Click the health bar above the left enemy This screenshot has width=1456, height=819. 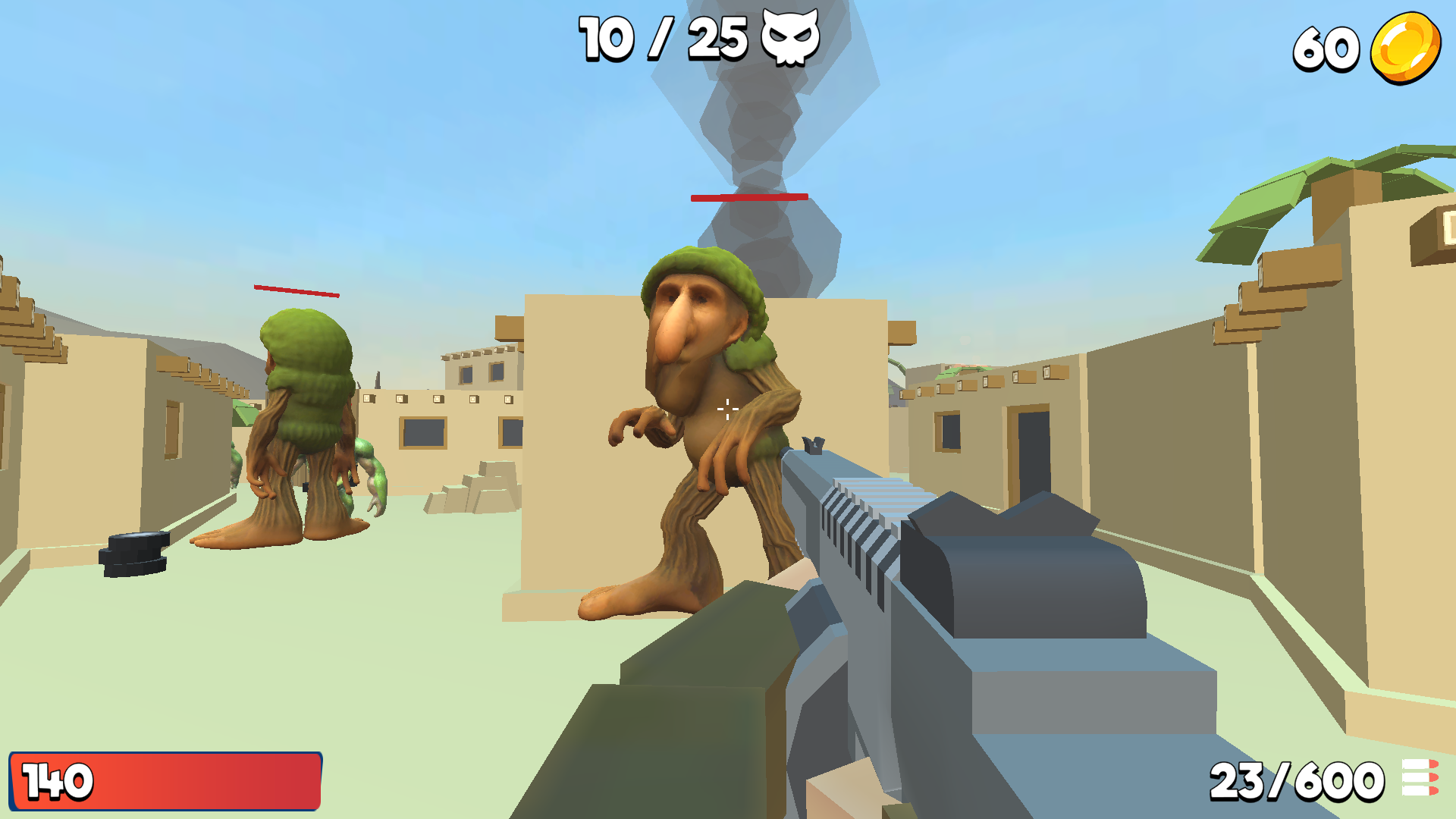296,290
